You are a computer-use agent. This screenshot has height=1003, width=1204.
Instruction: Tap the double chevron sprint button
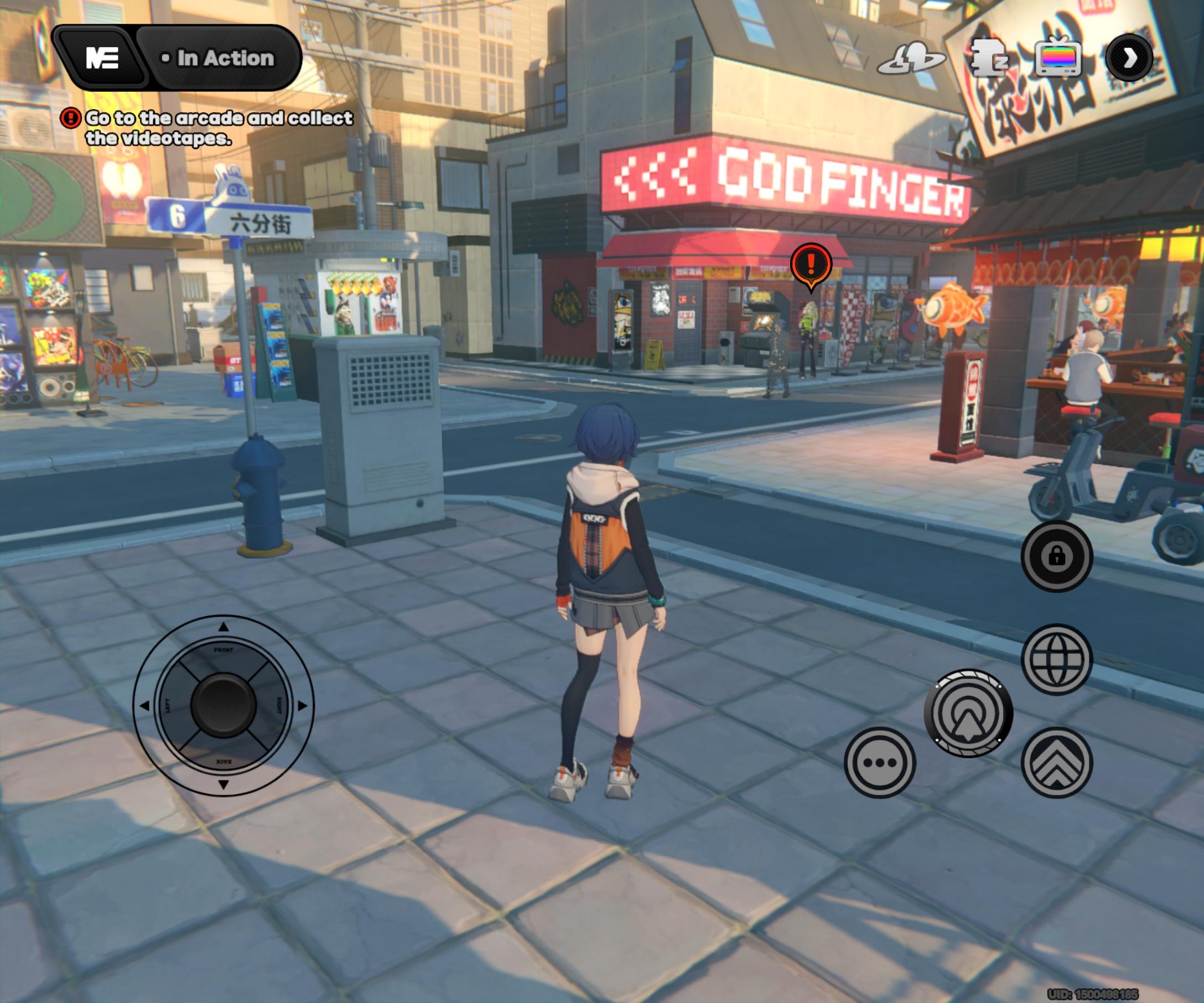click(x=1057, y=762)
